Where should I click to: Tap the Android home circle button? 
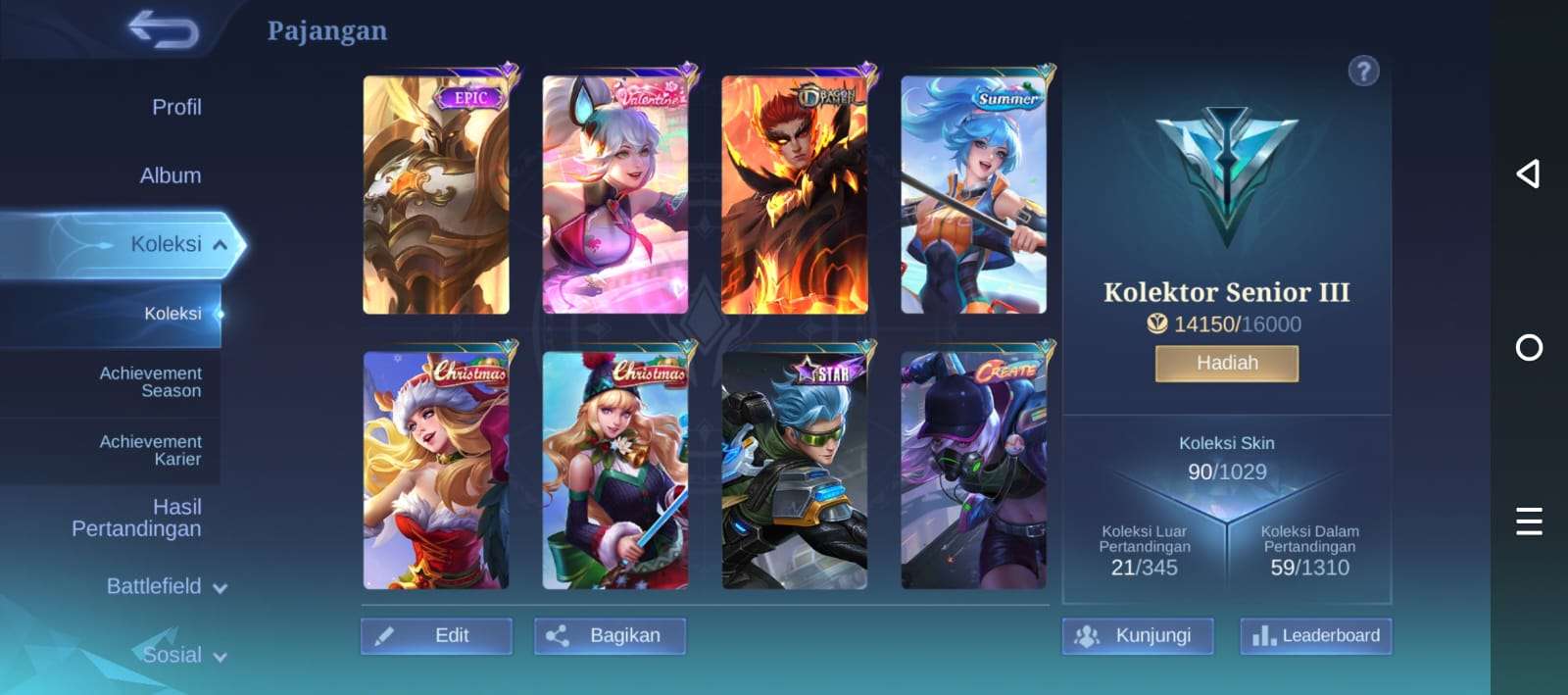[x=1529, y=348]
